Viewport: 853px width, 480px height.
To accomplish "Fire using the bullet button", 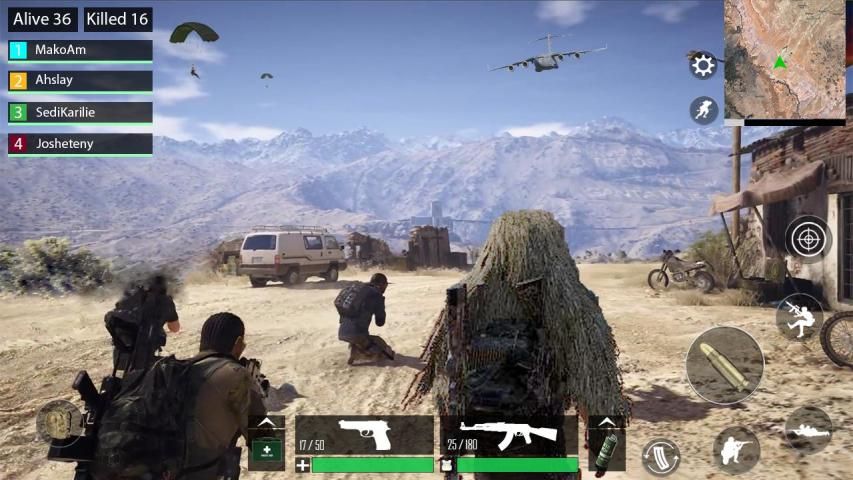I will (724, 365).
